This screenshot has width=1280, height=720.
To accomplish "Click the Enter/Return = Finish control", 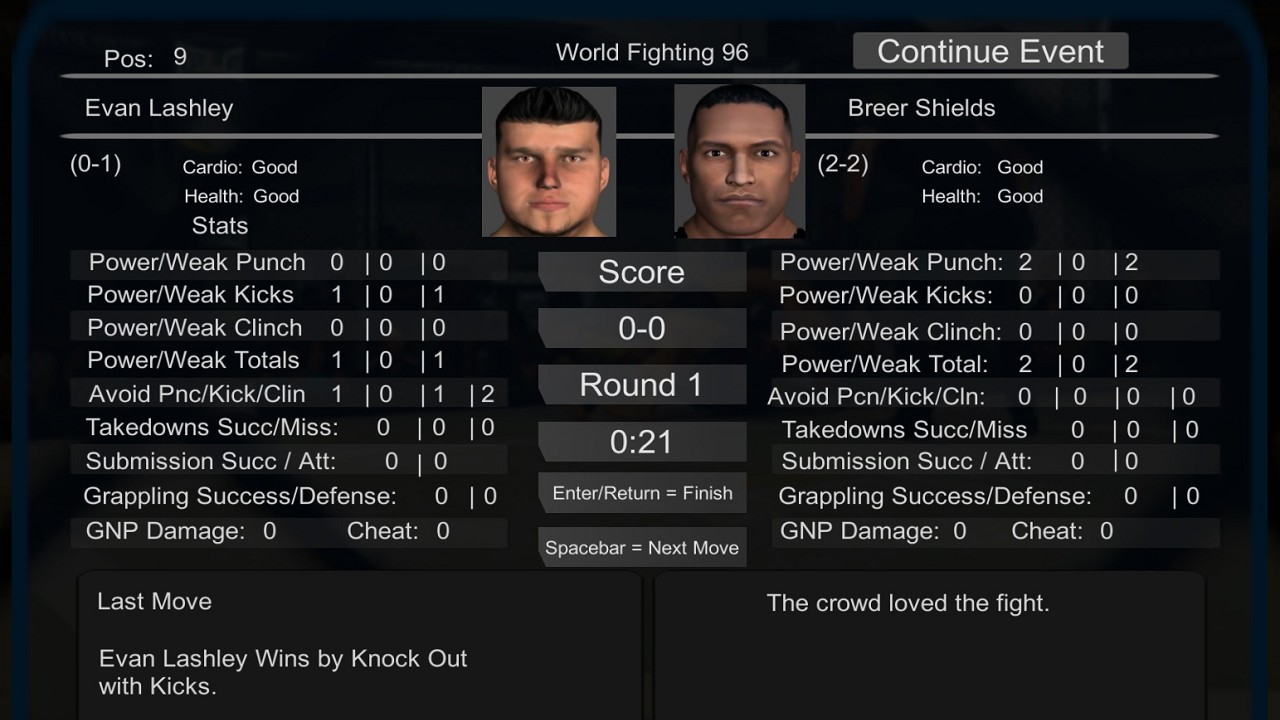I will (x=642, y=492).
